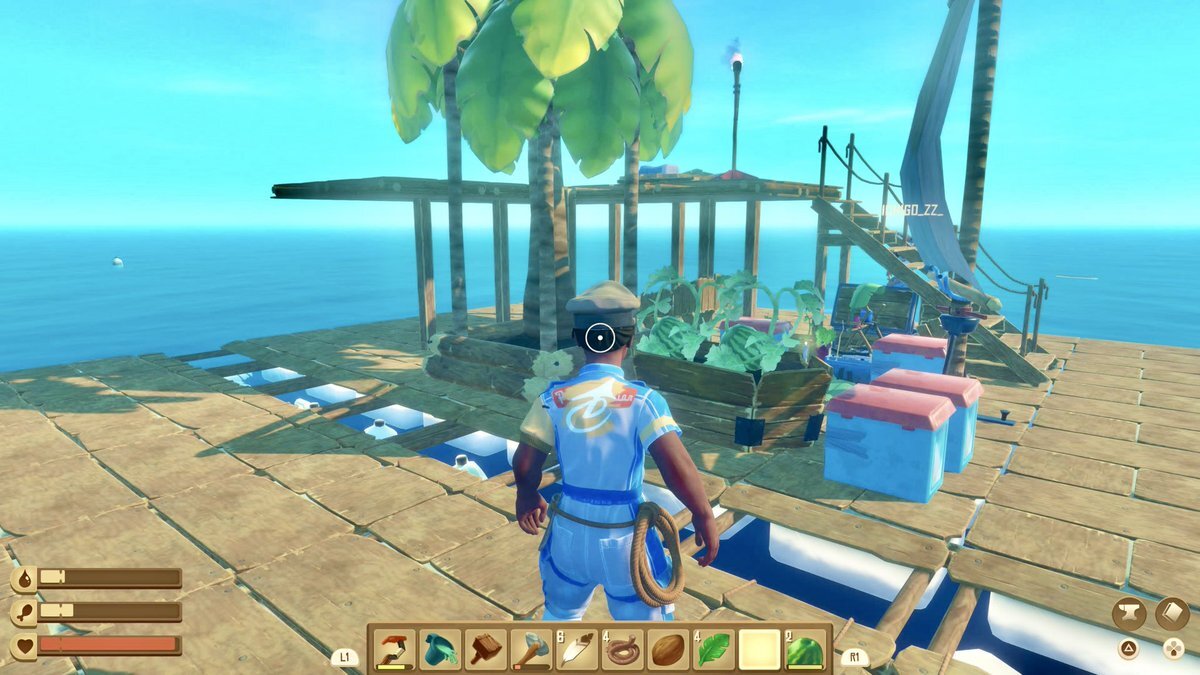Screen dimensions: 1200x675
Task: Select the plastic hook hotbar slot
Action: (394, 650)
